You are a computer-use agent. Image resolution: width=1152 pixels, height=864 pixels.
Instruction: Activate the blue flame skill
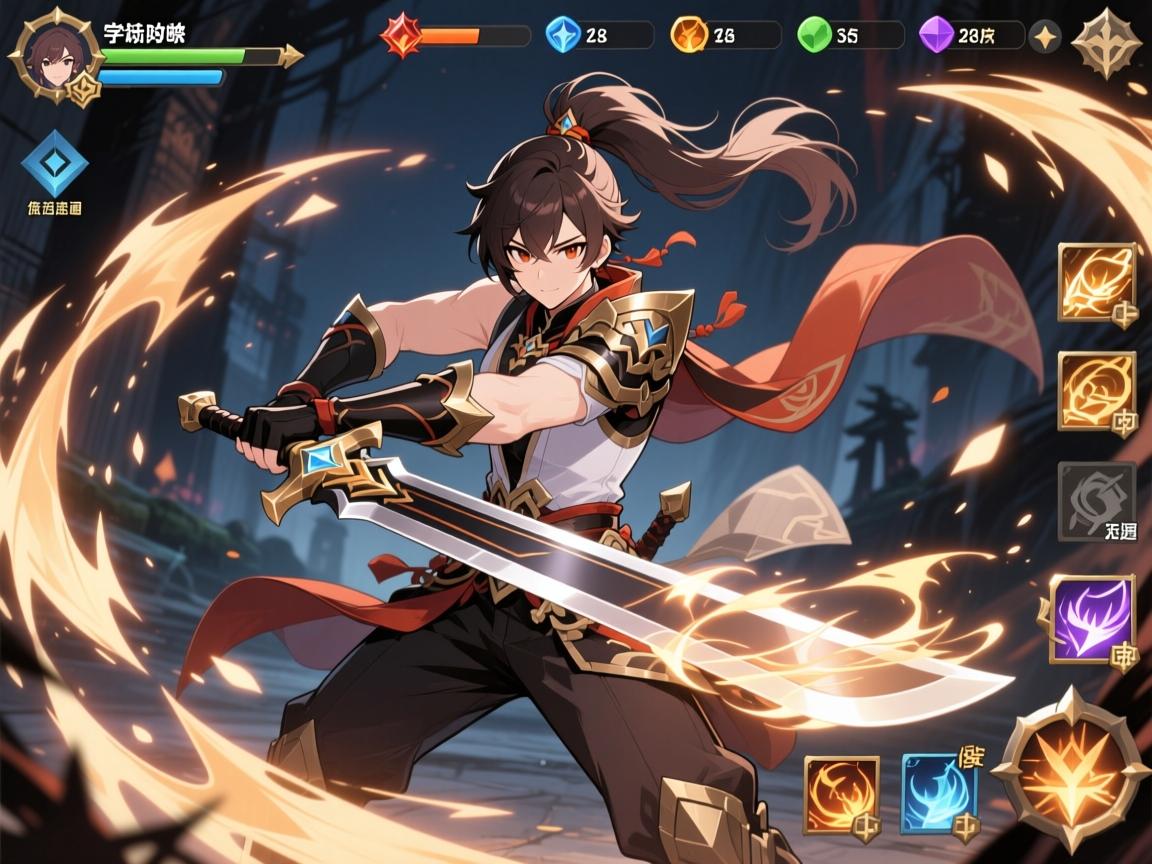click(940, 794)
